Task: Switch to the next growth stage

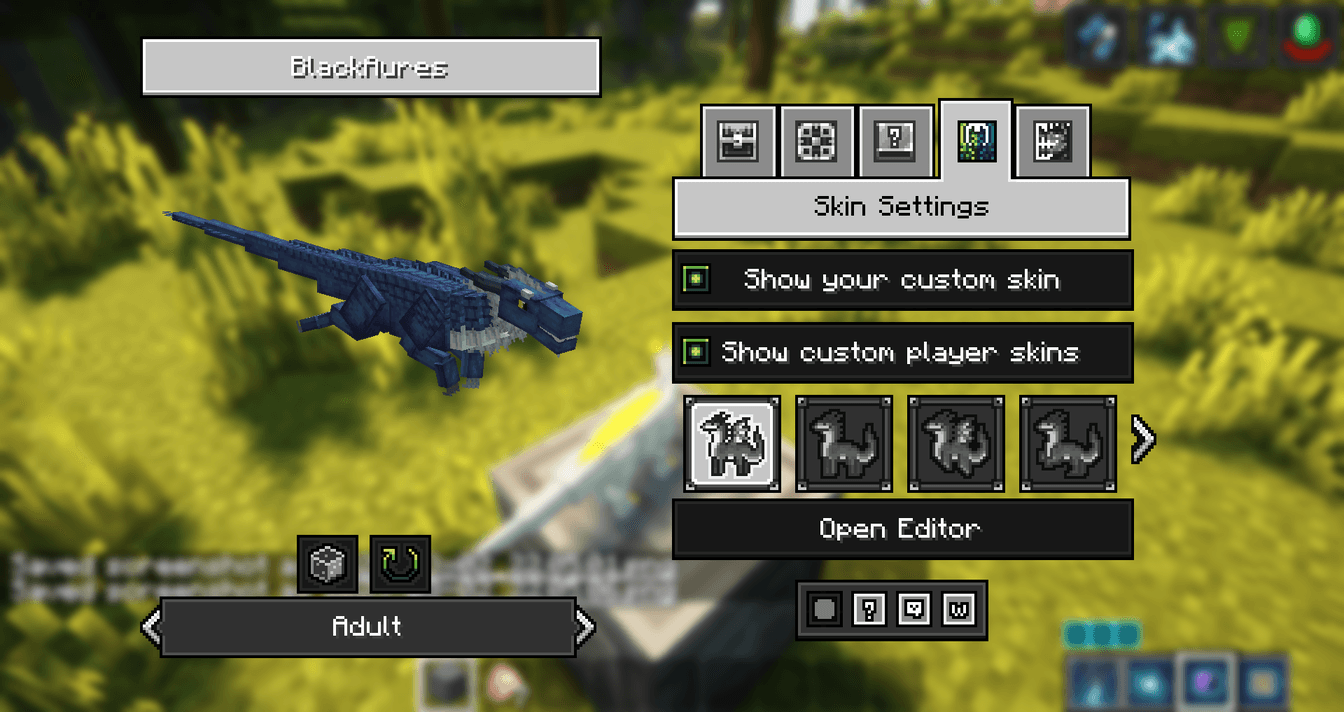Action: [x=586, y=627]
